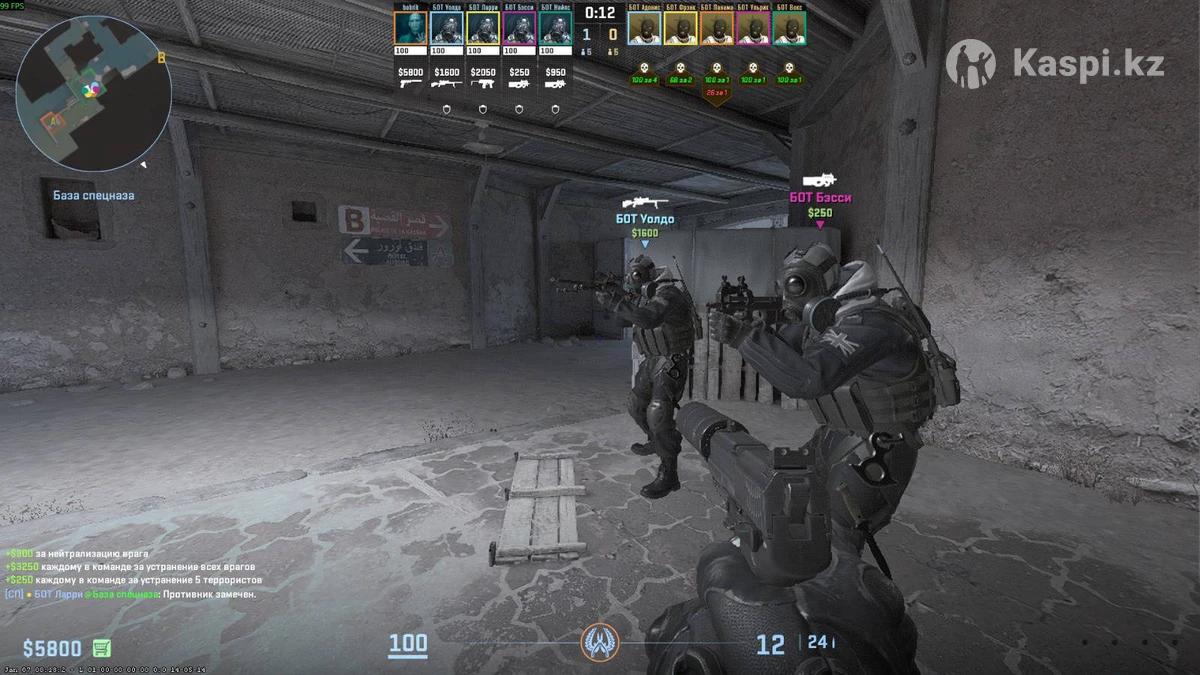Click the counter-terrorist team emblem
The height and width of the screenshot is (675, 1200).
(x=600, y=641)
